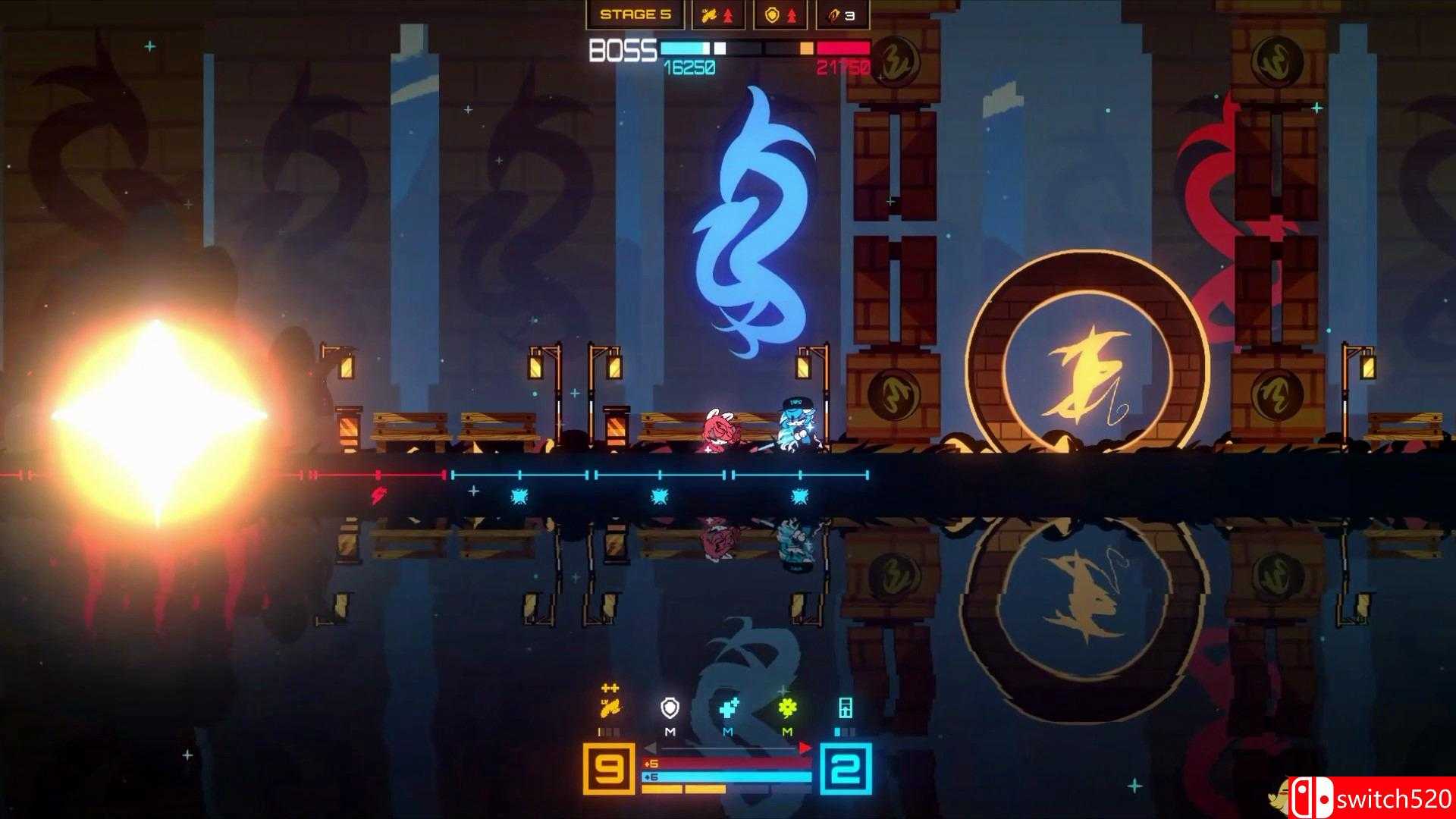Screen dimensions: 1456x819
Task: Click the shield upgrade icon next to STAGE 5
Action: (x=771, y=15)
